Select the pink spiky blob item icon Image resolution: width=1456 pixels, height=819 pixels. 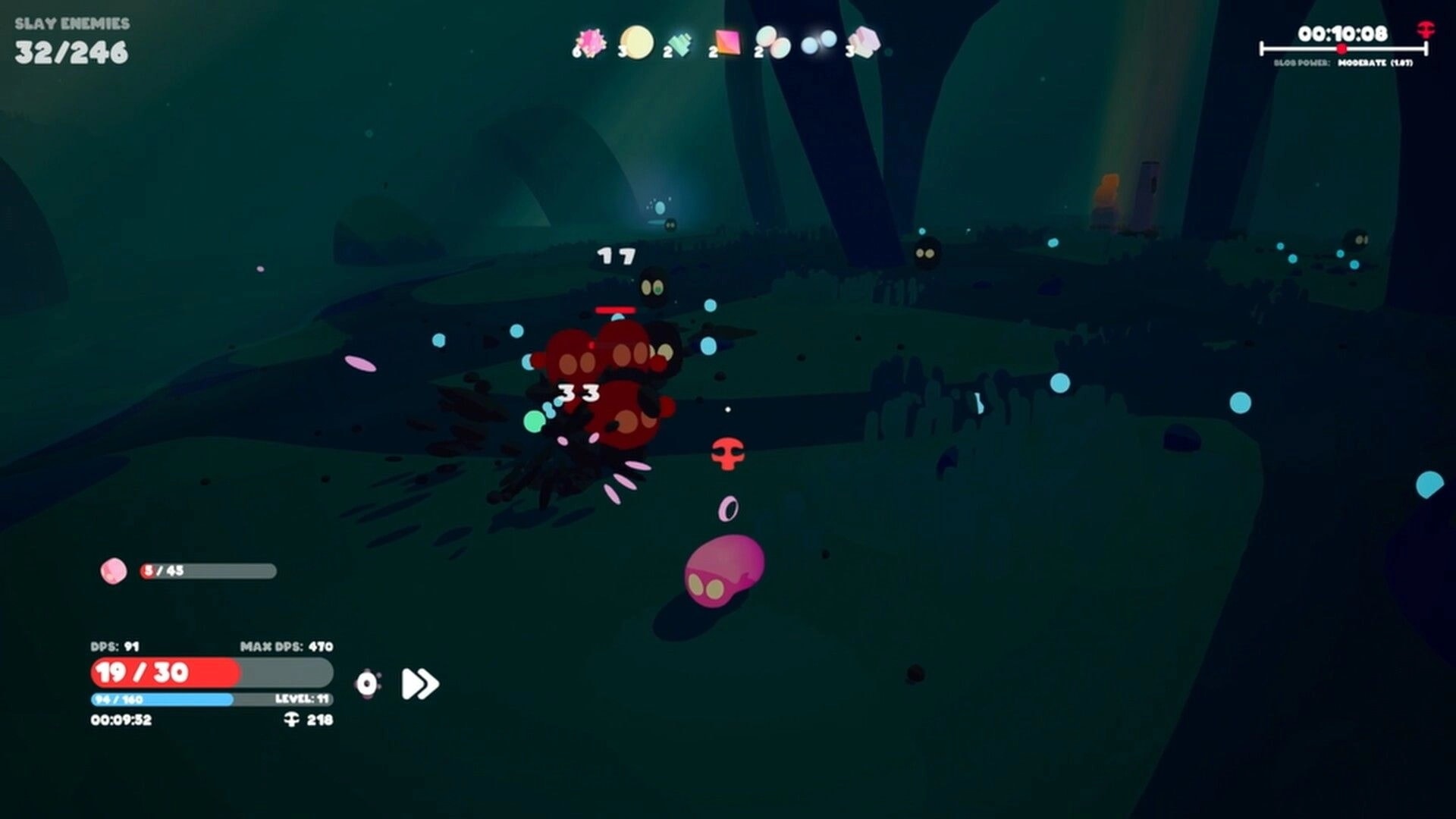click(591, 42)
